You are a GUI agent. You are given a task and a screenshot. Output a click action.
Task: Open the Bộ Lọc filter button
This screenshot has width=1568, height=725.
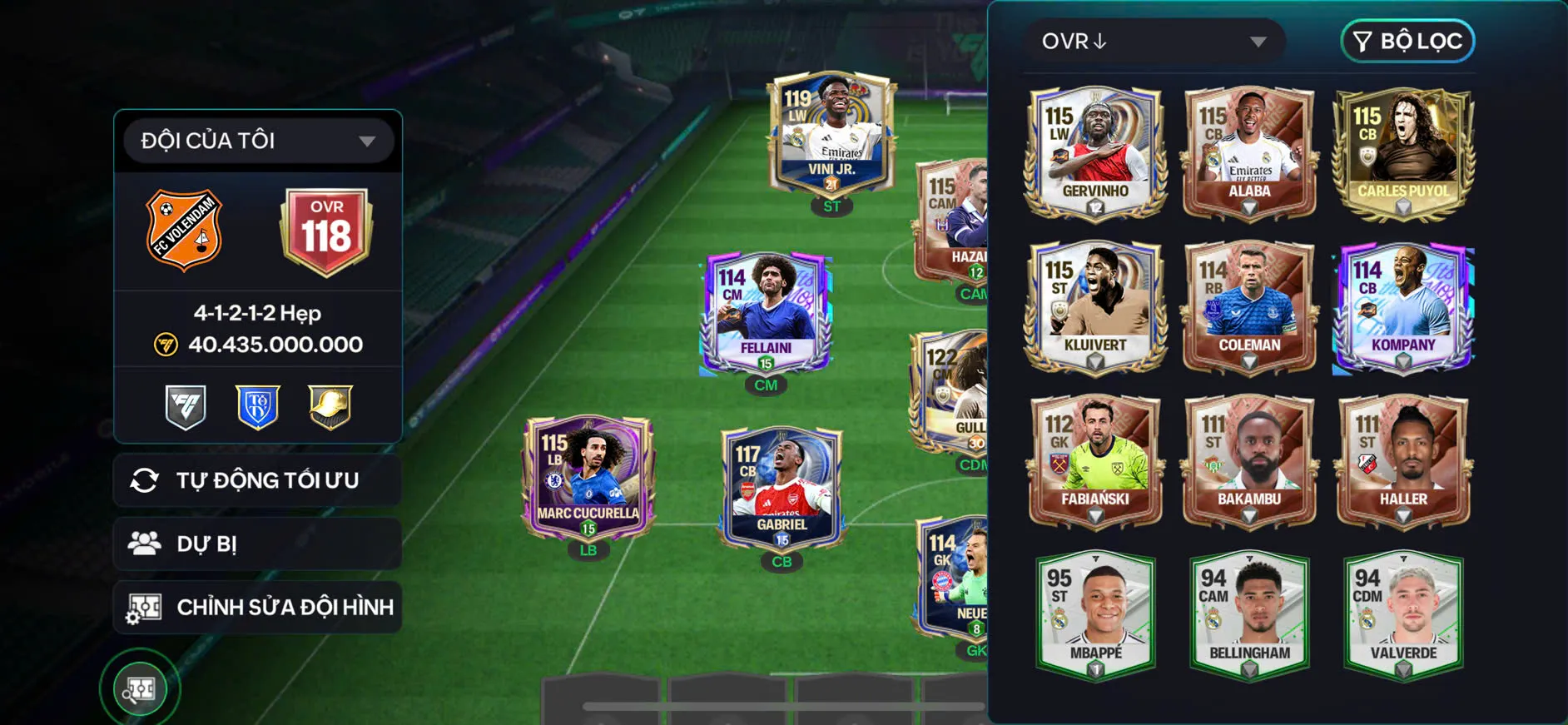click(1407, 42)
